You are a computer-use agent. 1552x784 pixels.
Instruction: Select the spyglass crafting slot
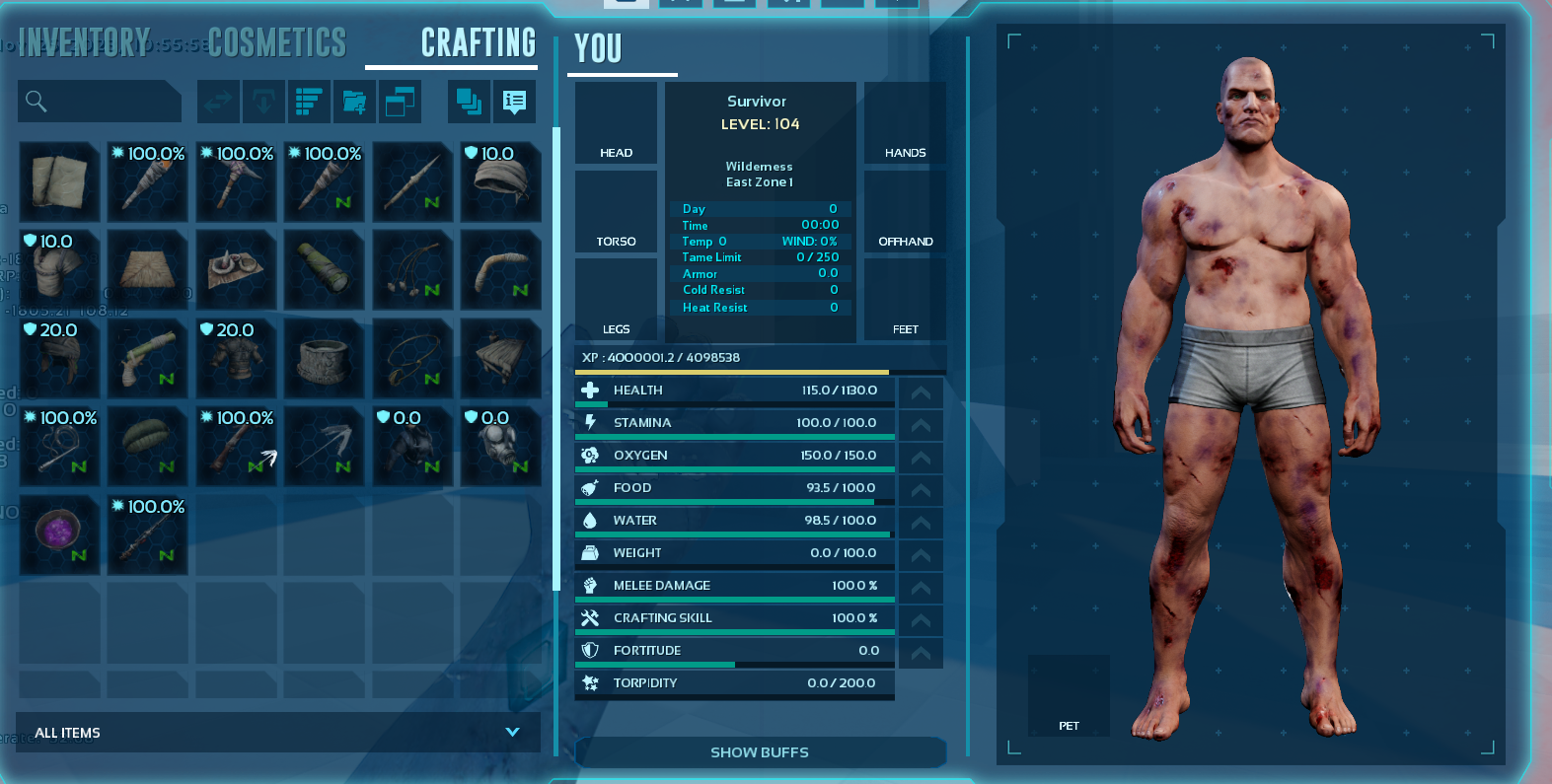[x=325, y=269]
